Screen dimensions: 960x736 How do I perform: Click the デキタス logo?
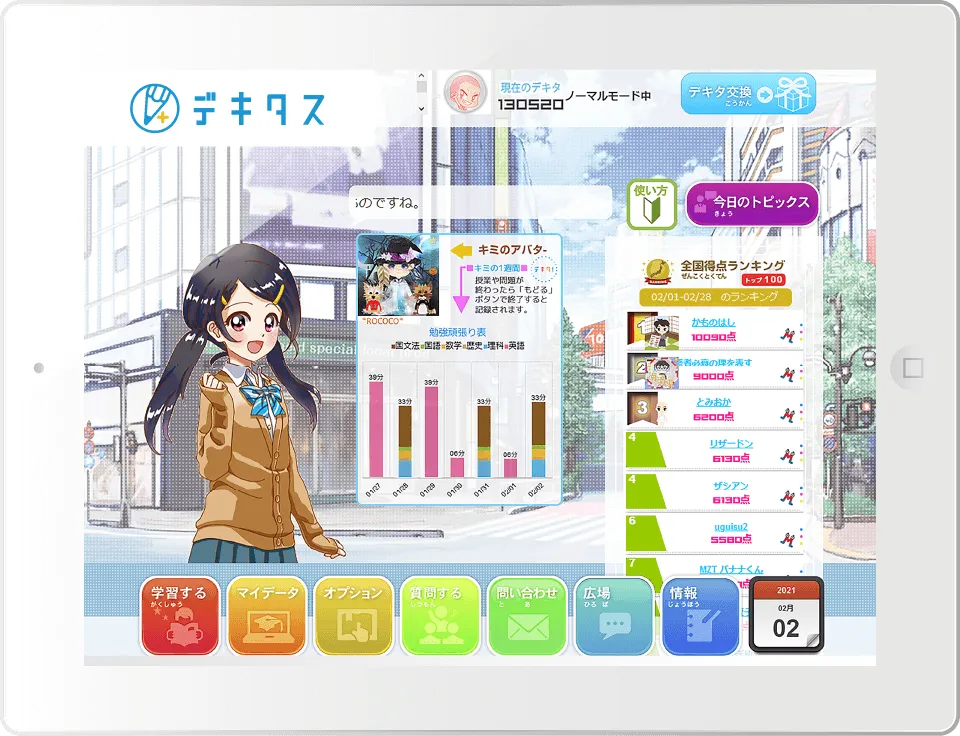[x=228, y=105]
